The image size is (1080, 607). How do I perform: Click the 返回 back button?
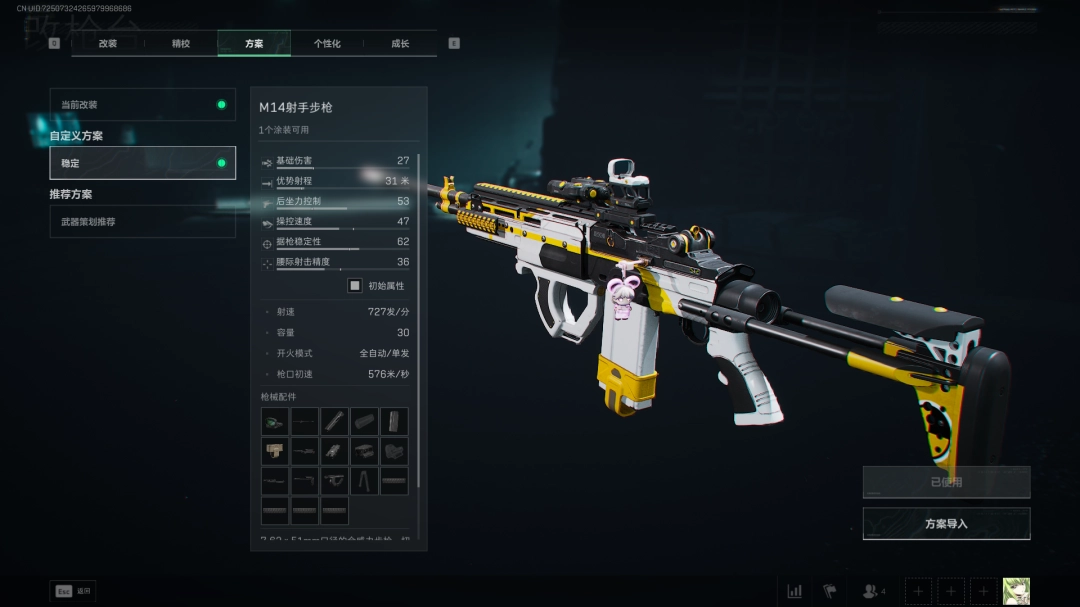(x=73, y=591)
